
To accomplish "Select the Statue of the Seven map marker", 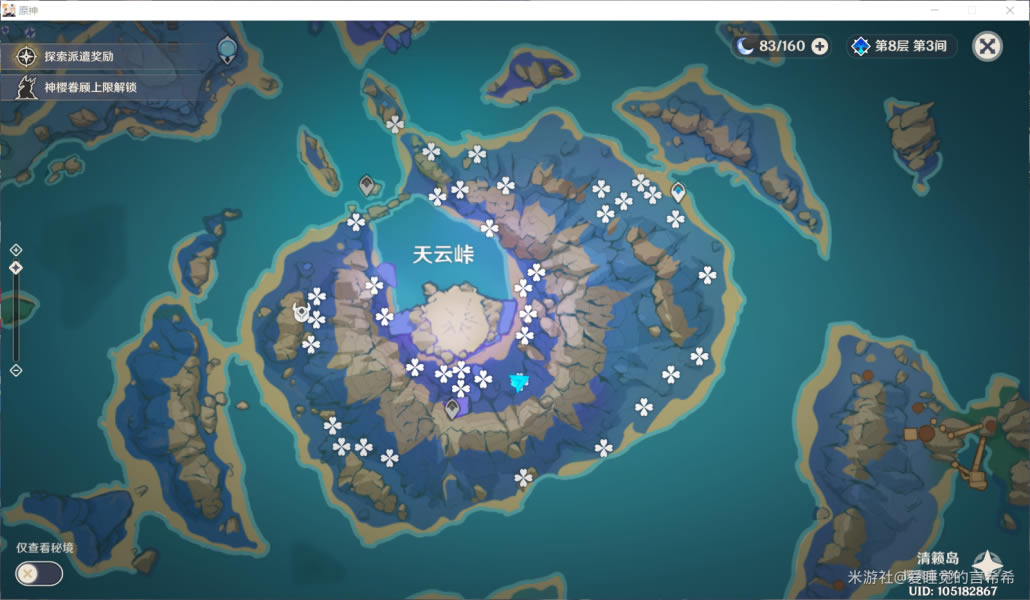I will (x=300, y=313).
